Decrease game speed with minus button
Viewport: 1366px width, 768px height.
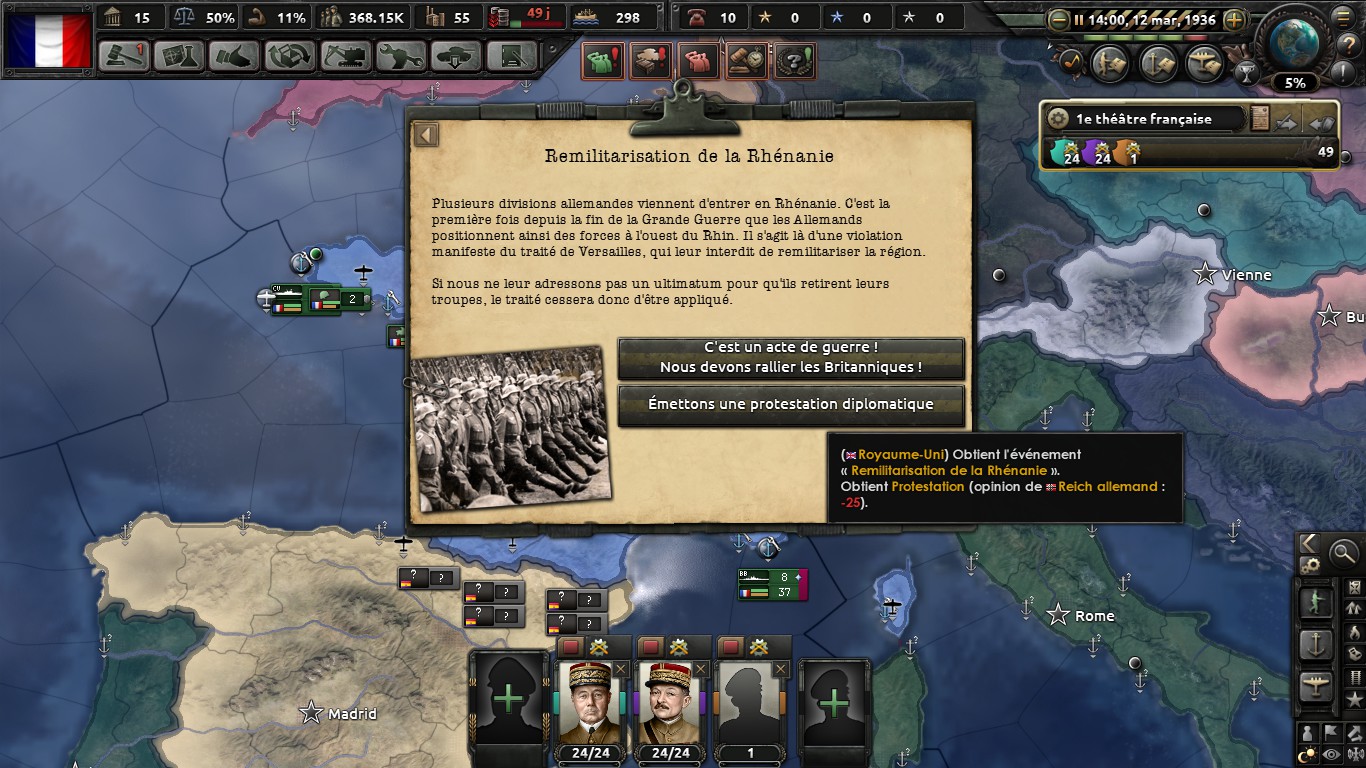[1059, 20]
